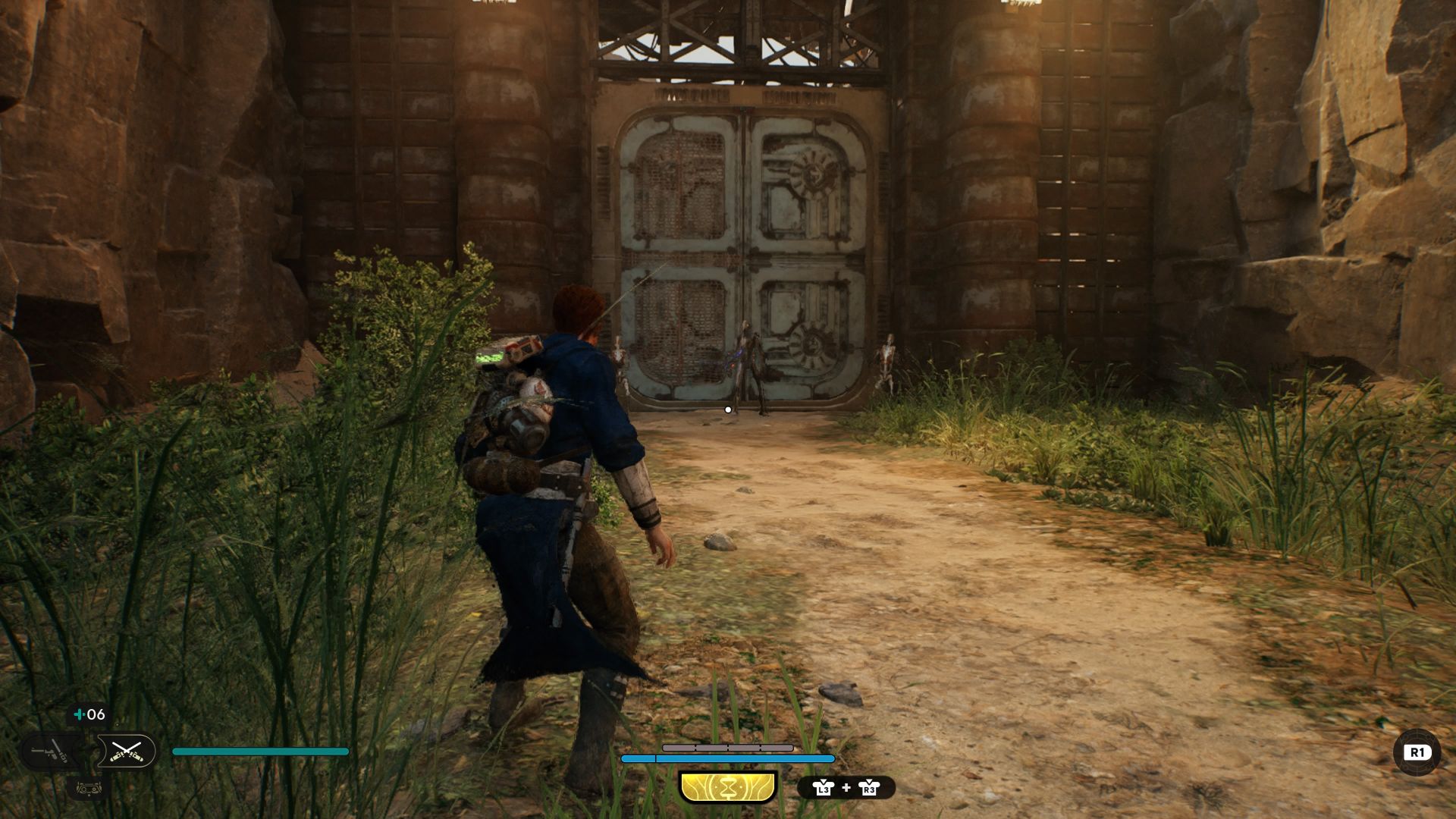Click the golden slow-ability hourglass icon
The height and width of the screenshot is (819, 1456).
[x=727, y=786]
